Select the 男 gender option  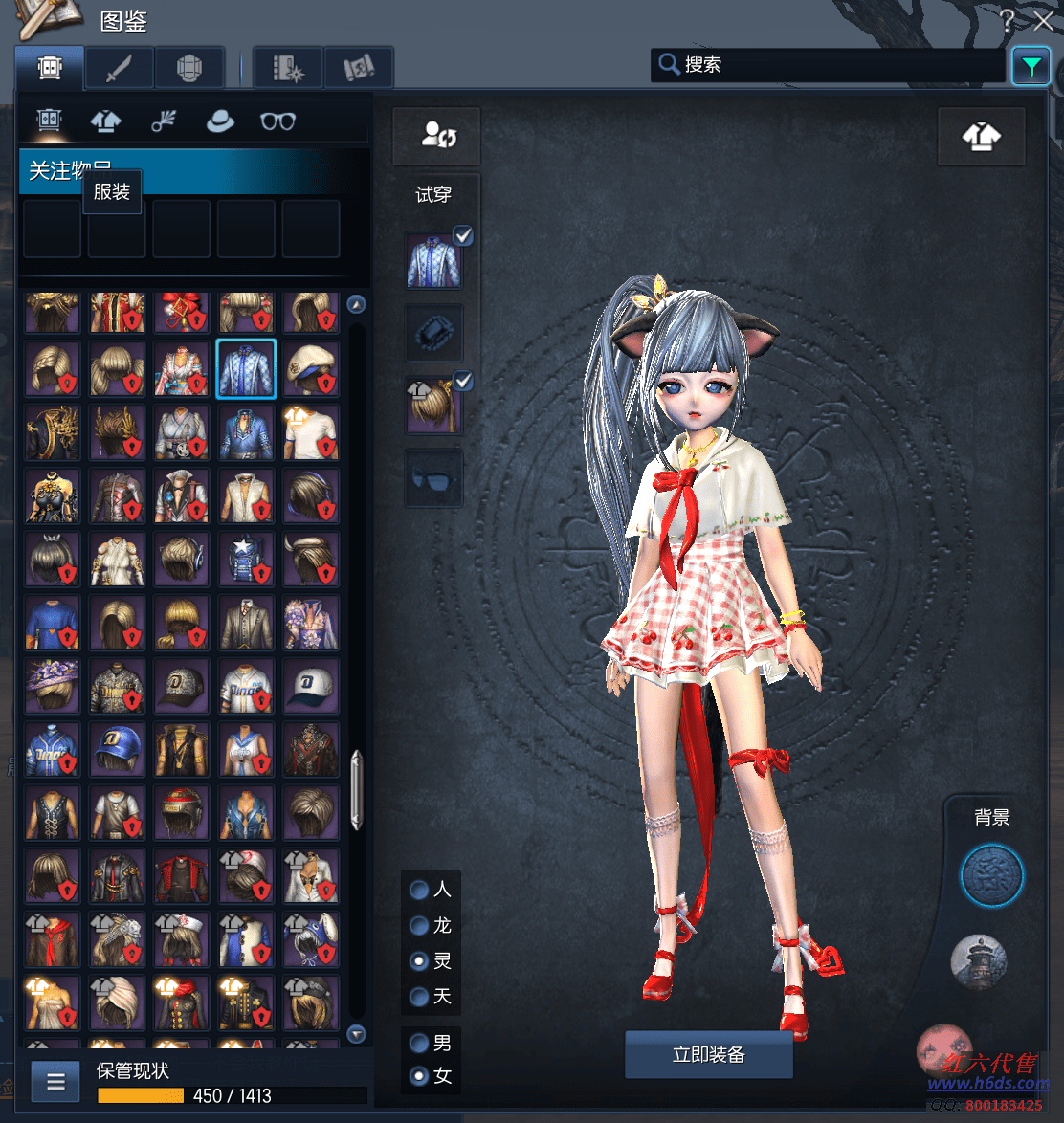point(419,1042)
